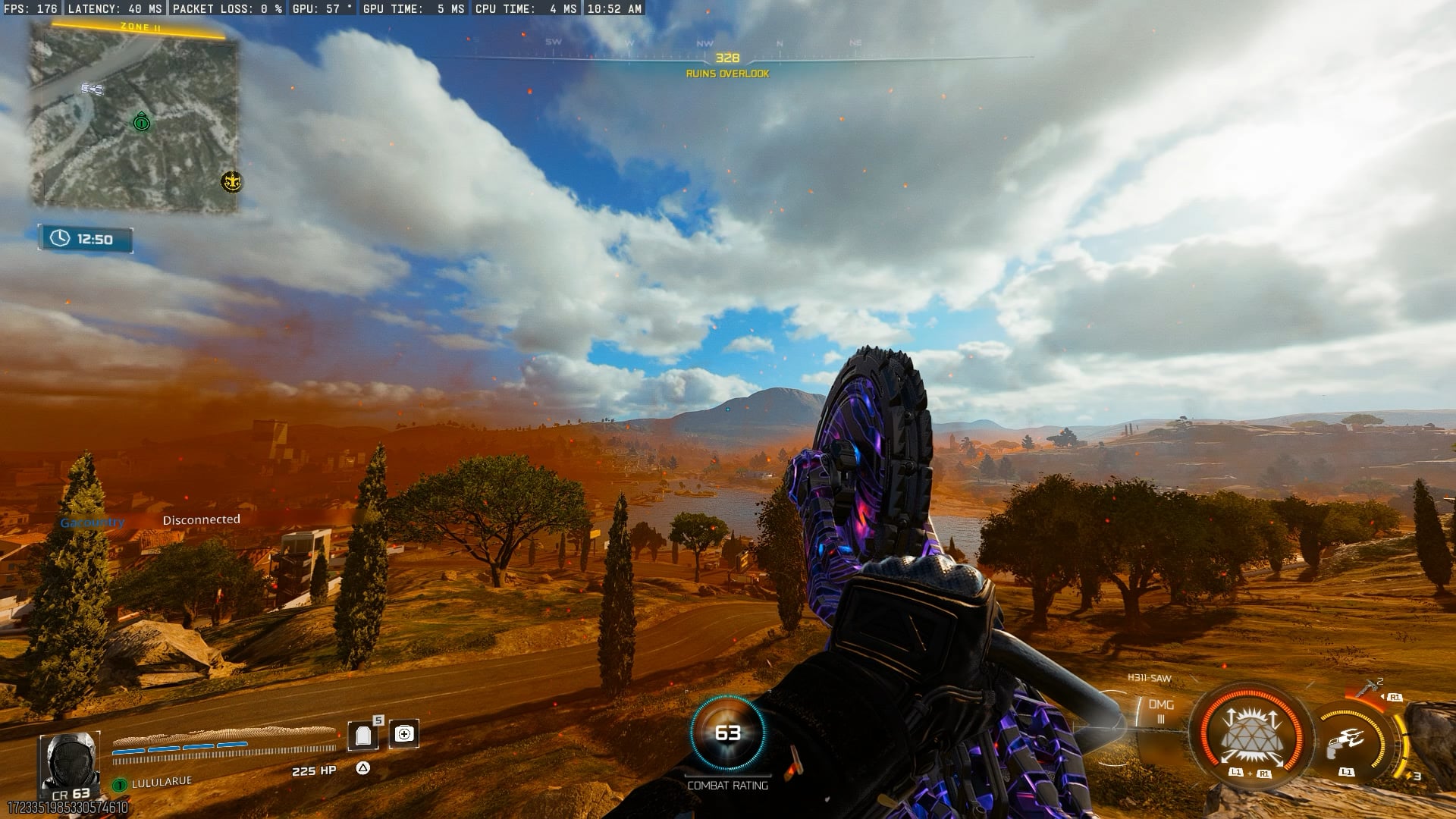
Task: Select the throwing axe equipment icon
Action: click(x=1370, y=690)
